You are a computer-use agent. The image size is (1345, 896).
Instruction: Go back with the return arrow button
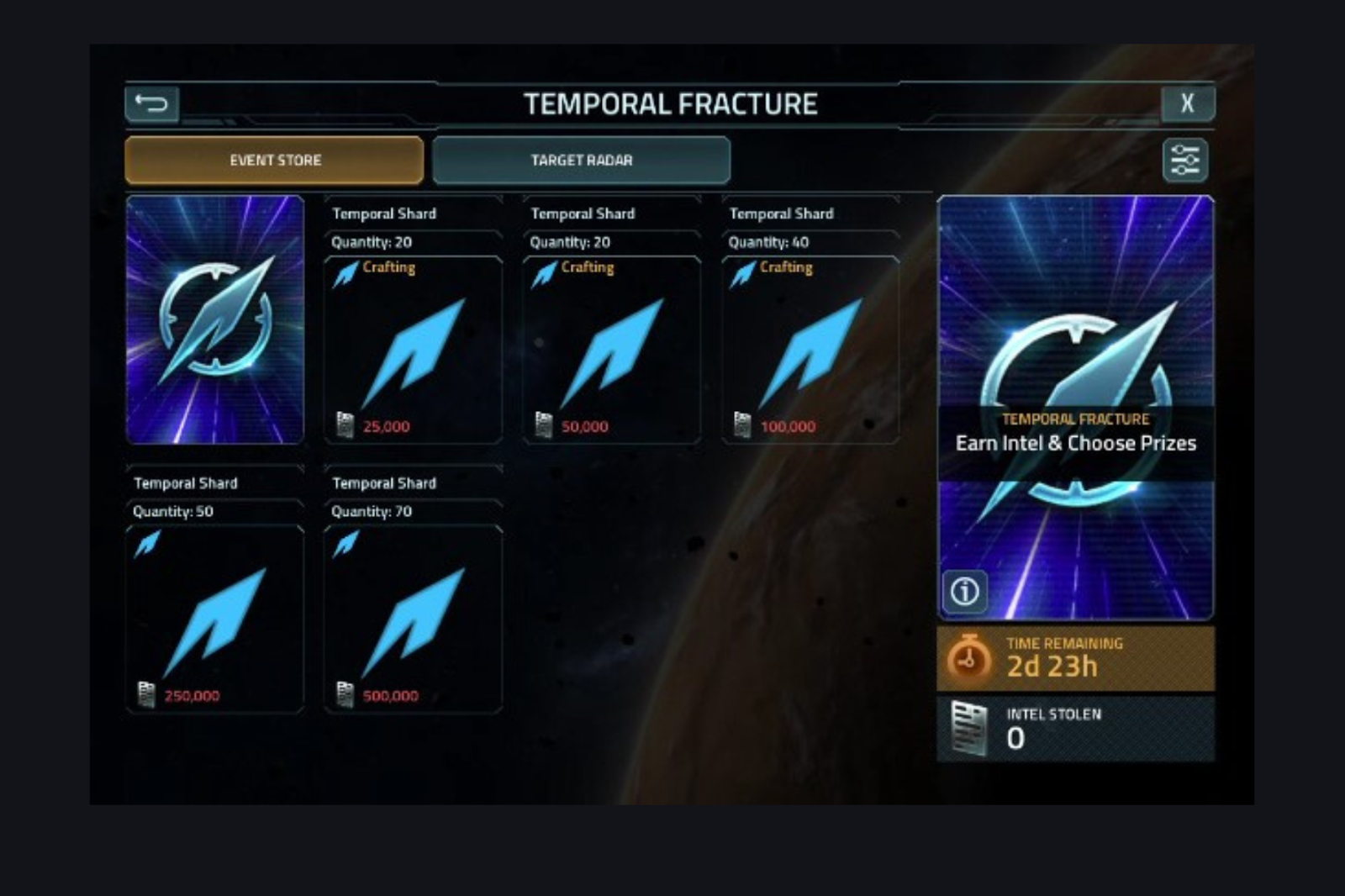coord(152,104)
